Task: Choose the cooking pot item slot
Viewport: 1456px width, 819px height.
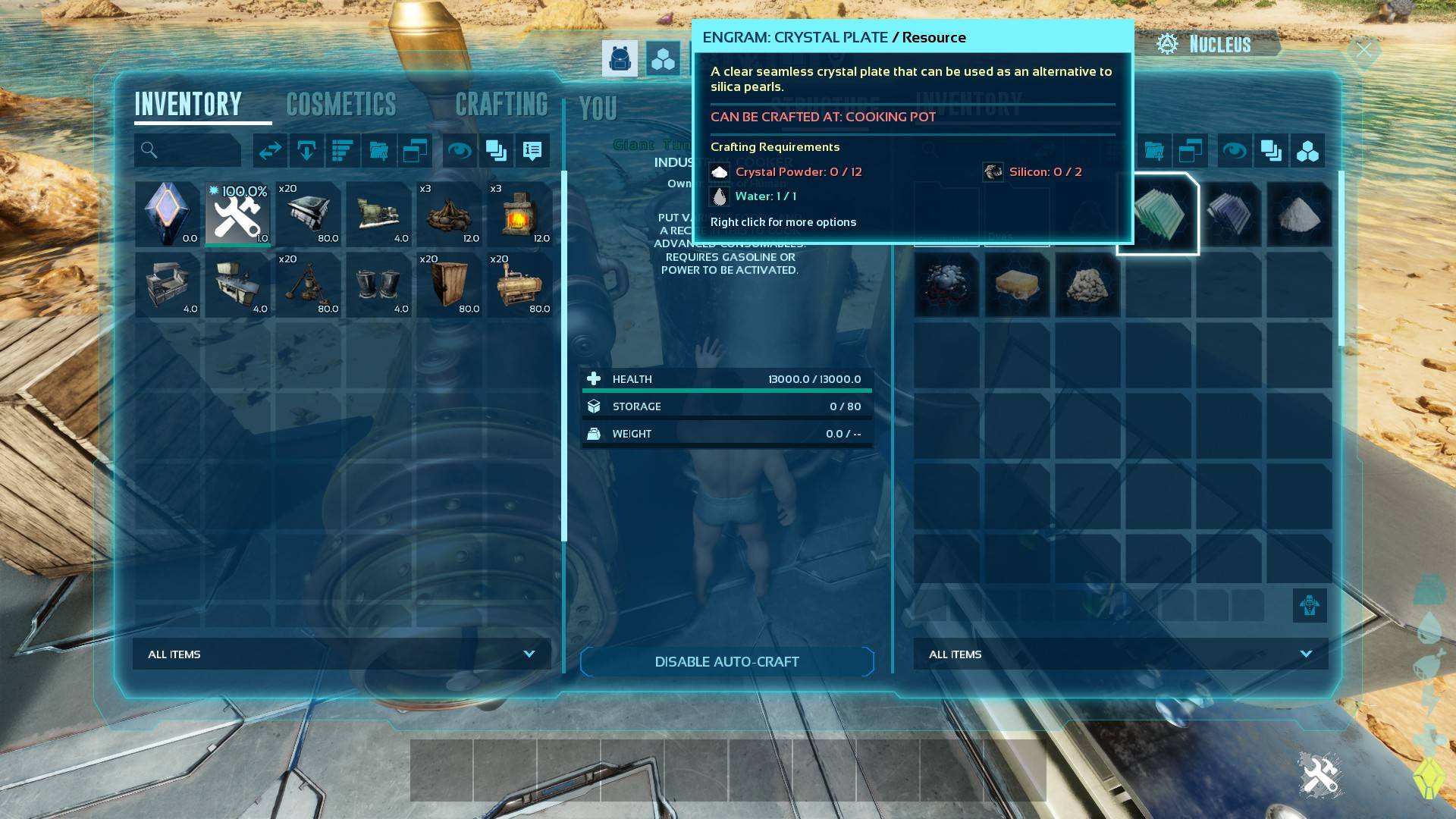Action: [308, 285]
